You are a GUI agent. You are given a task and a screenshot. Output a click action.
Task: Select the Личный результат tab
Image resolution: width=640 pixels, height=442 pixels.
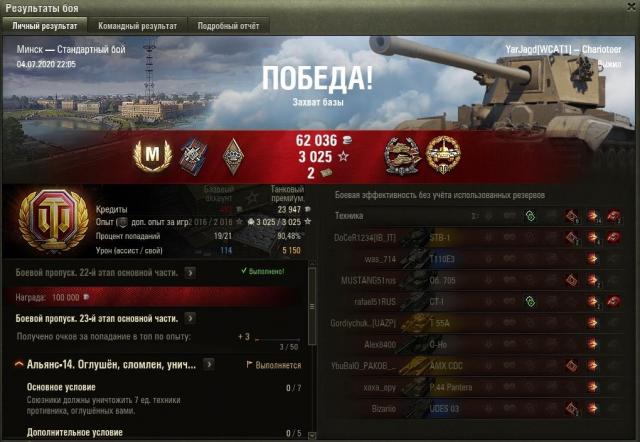point(45,25)
